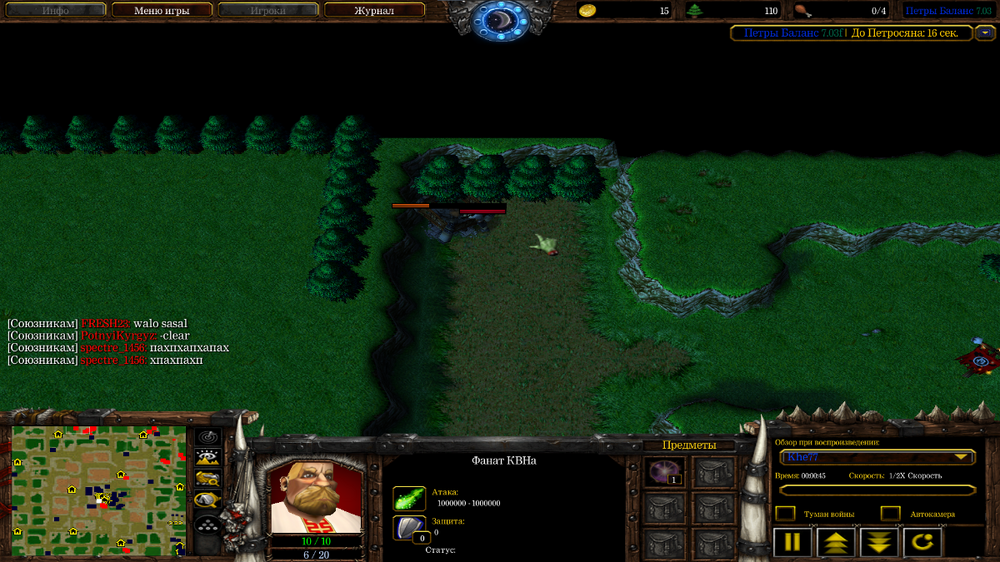1000x562 pixels.
Task: Click the minimap signal ping button
Action: click(x=208, y=438)
